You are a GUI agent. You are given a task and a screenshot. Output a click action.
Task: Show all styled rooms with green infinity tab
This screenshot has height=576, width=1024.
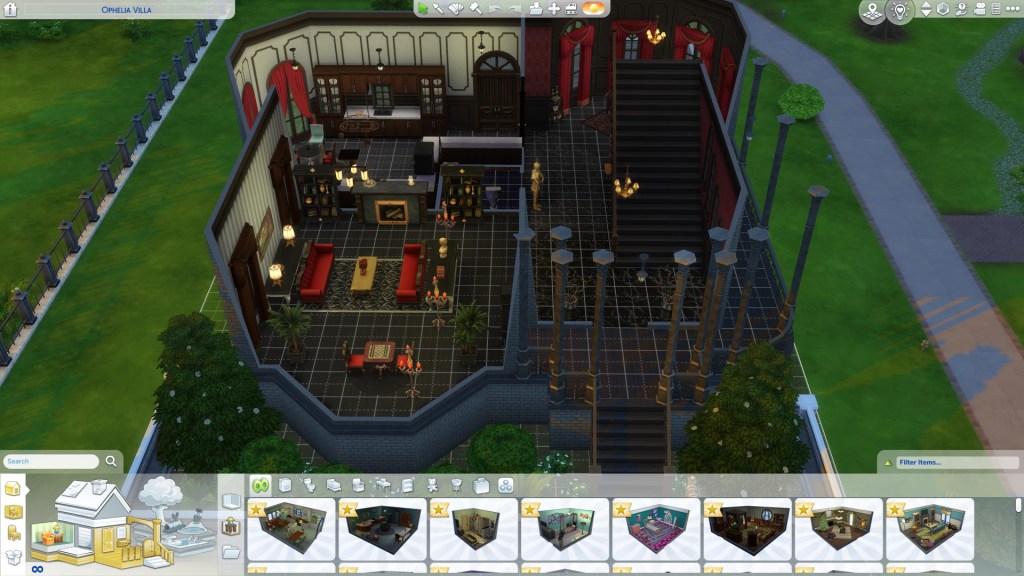pos(260,485)
